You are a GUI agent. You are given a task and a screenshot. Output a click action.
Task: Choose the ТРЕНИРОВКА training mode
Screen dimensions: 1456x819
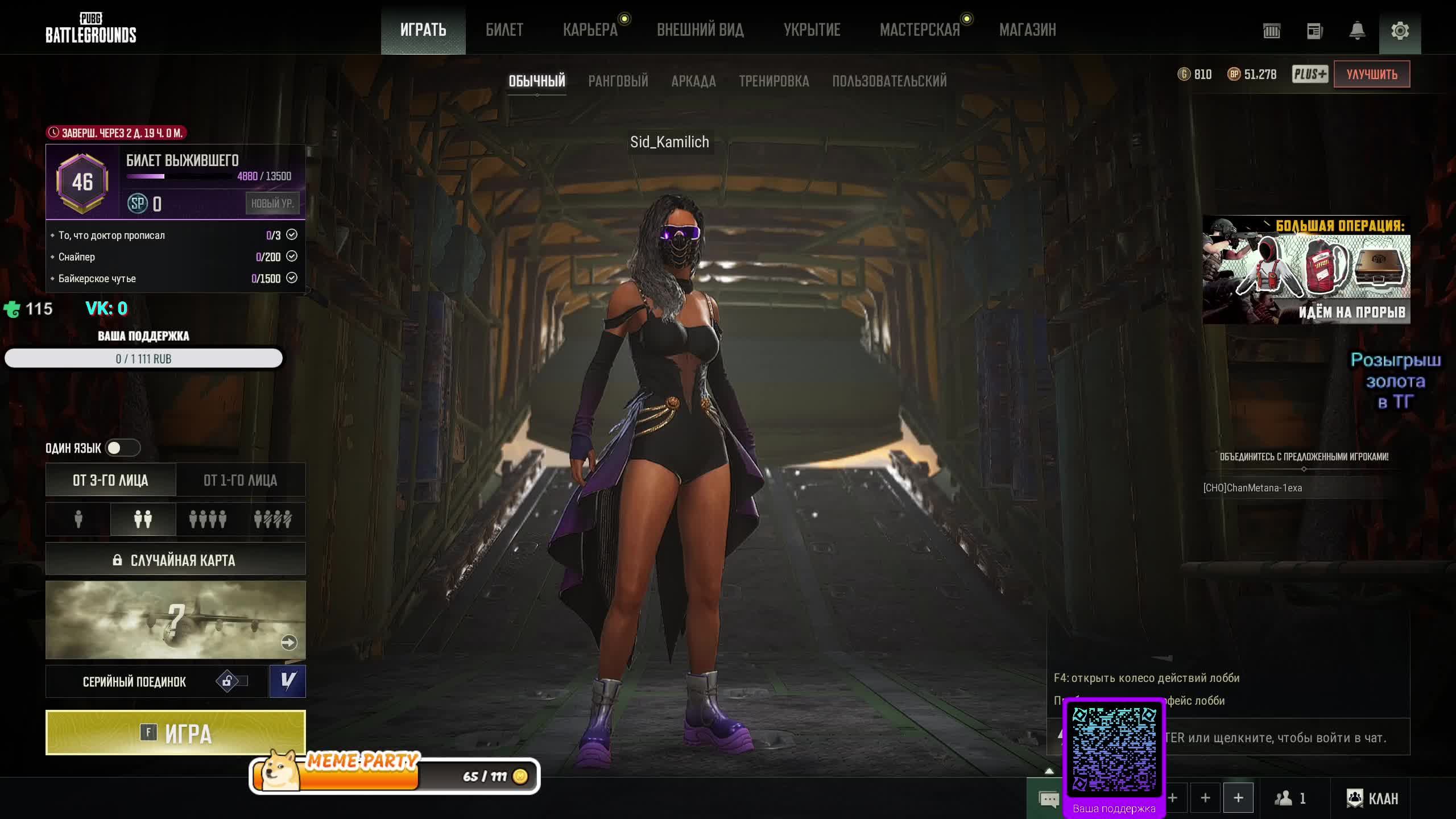[773, 81]
